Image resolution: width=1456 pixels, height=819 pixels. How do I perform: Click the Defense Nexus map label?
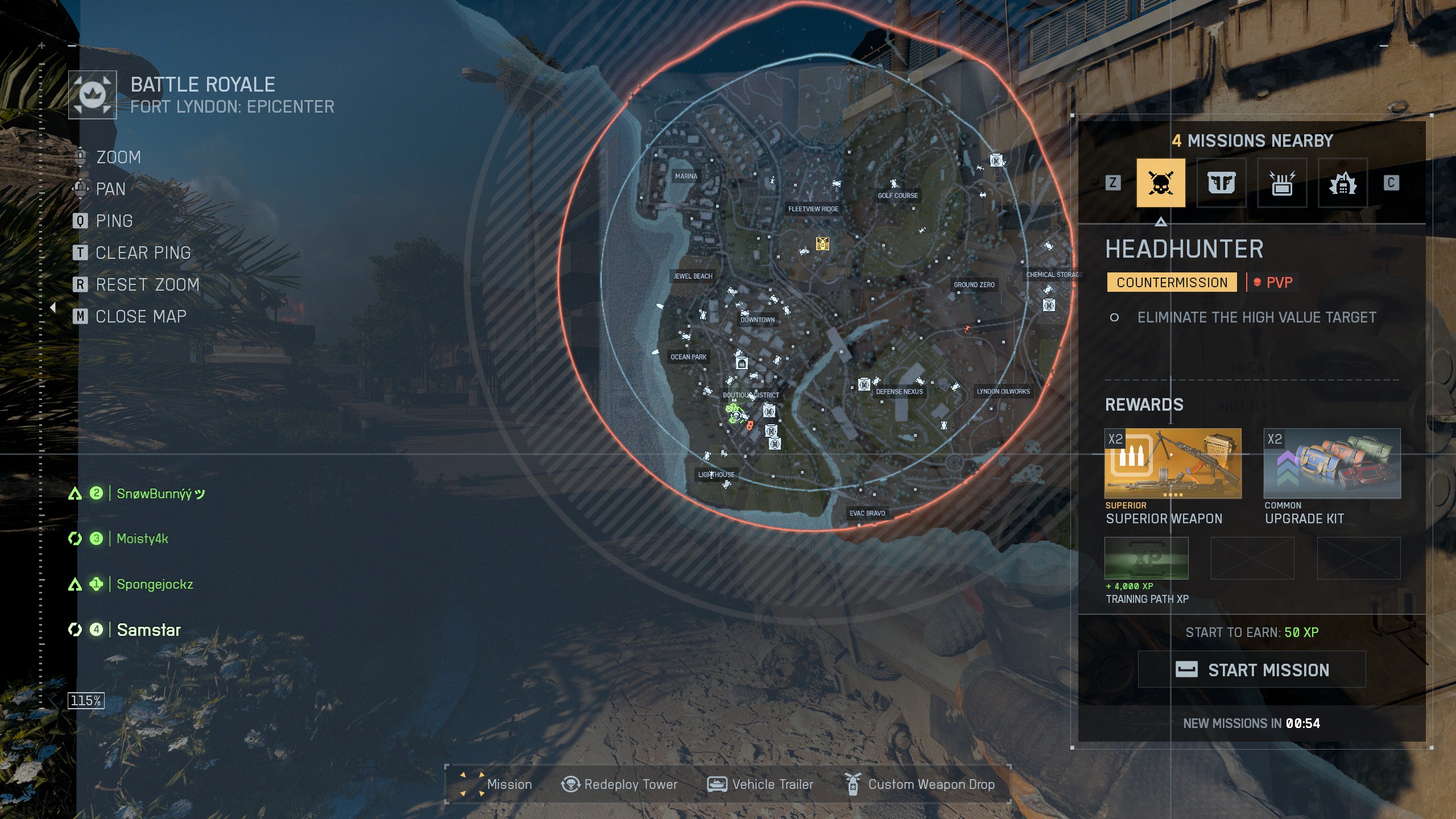pyautogui.click(x=899, y=392)
